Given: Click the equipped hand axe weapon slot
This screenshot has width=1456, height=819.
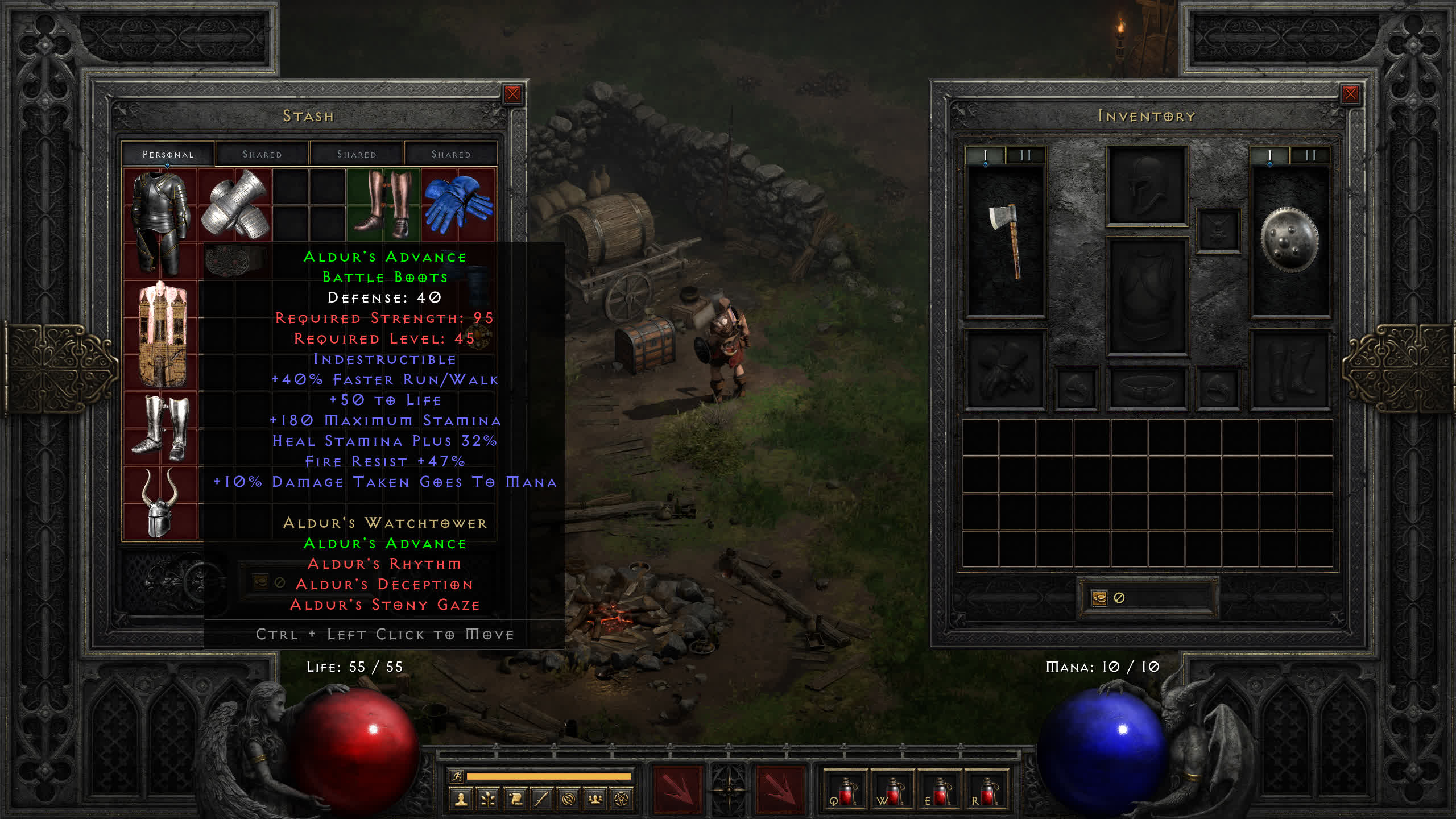Looking at the screenshot, I should click(x=1006, y=241).
